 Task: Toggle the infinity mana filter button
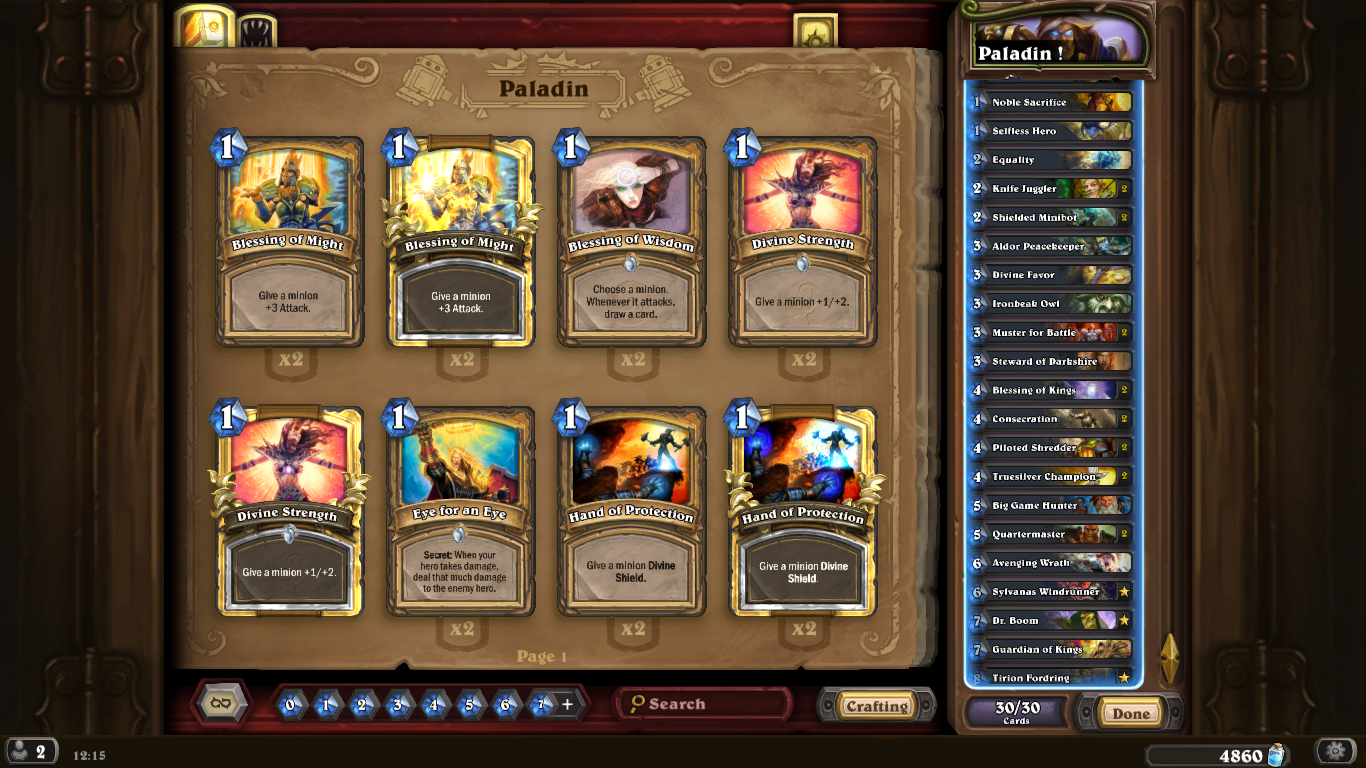[x=222, y=703]
